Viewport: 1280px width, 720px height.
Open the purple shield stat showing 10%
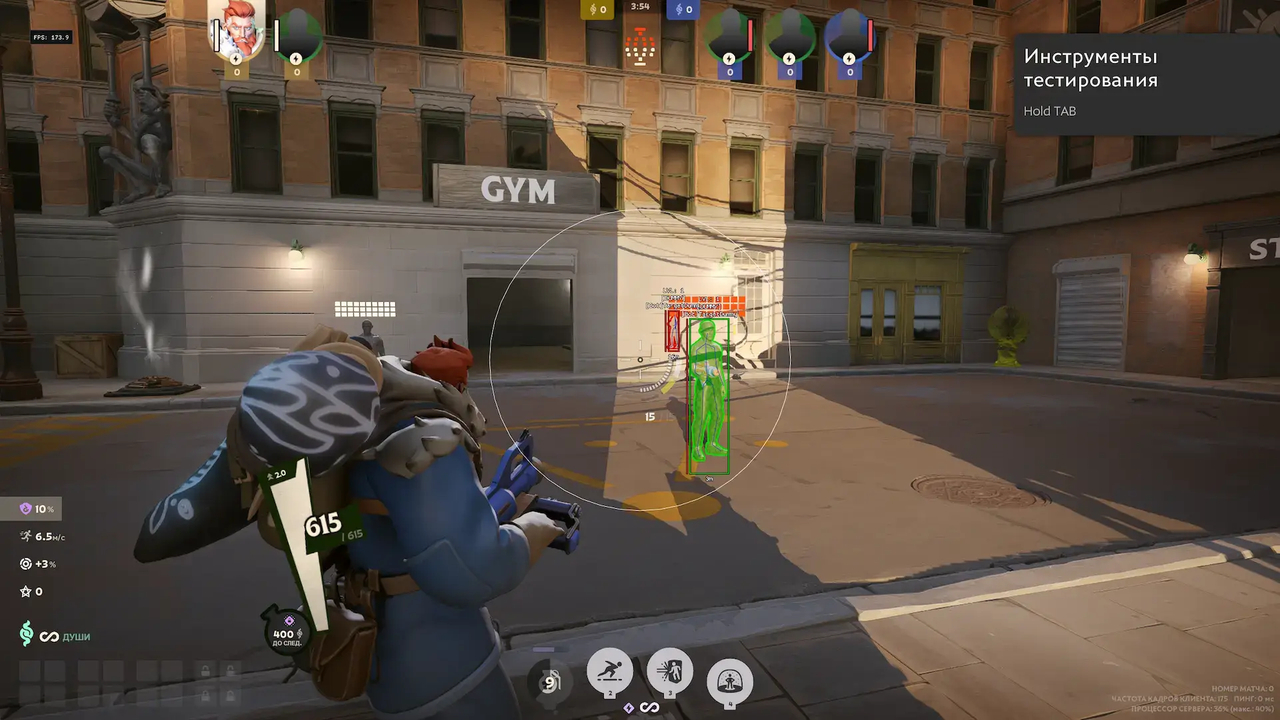click(26, 508)
